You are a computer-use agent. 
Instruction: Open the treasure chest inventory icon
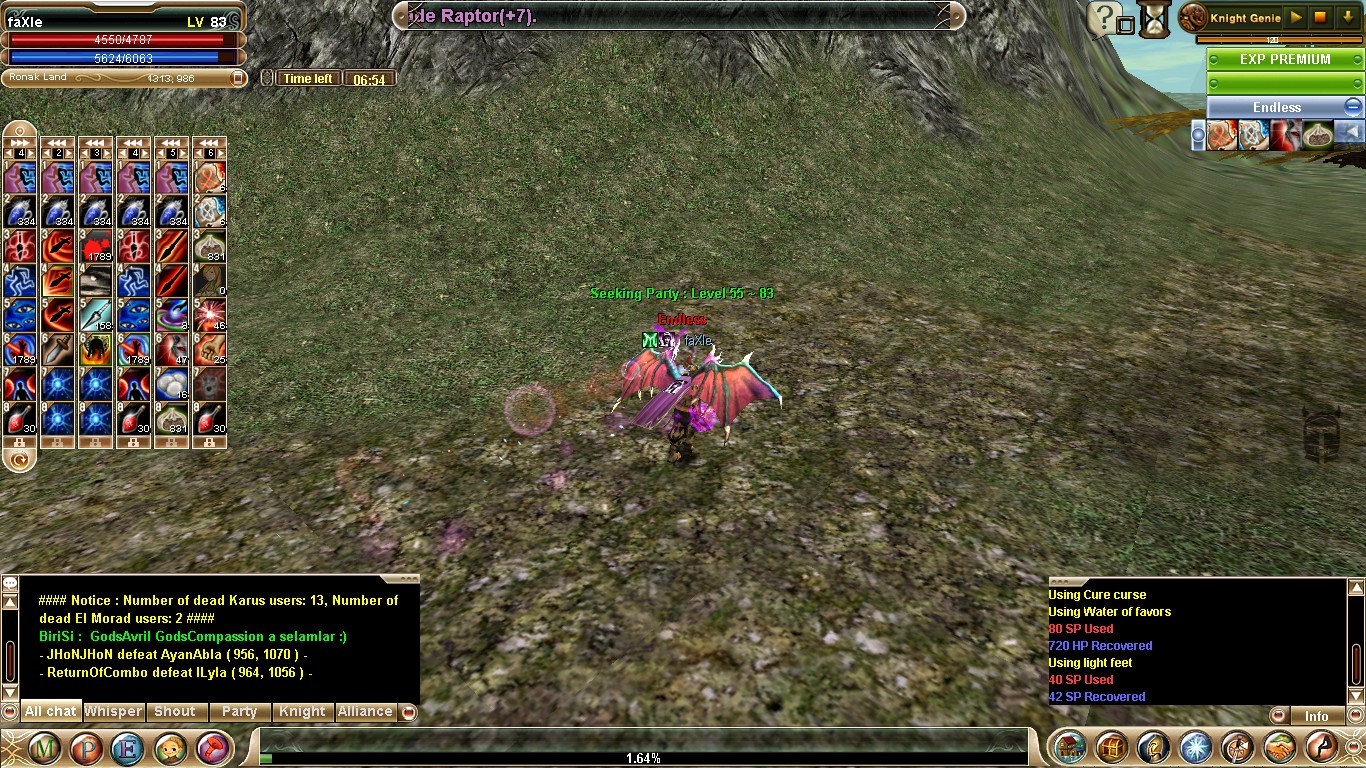tap(1071, 747)
